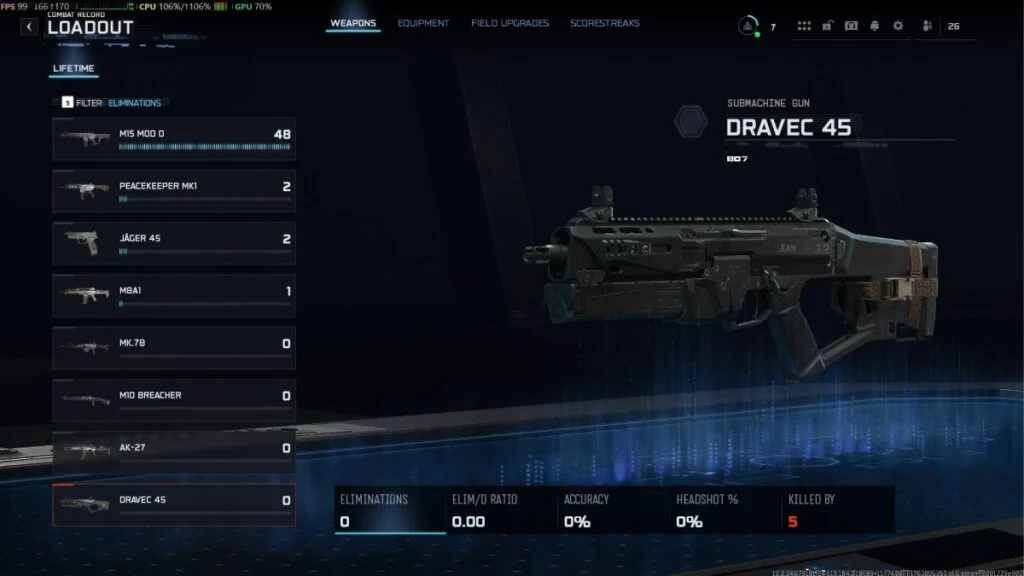Go back using the arrow button
The width and height of the screenshot is (1024, 576).
coord(29,27)
